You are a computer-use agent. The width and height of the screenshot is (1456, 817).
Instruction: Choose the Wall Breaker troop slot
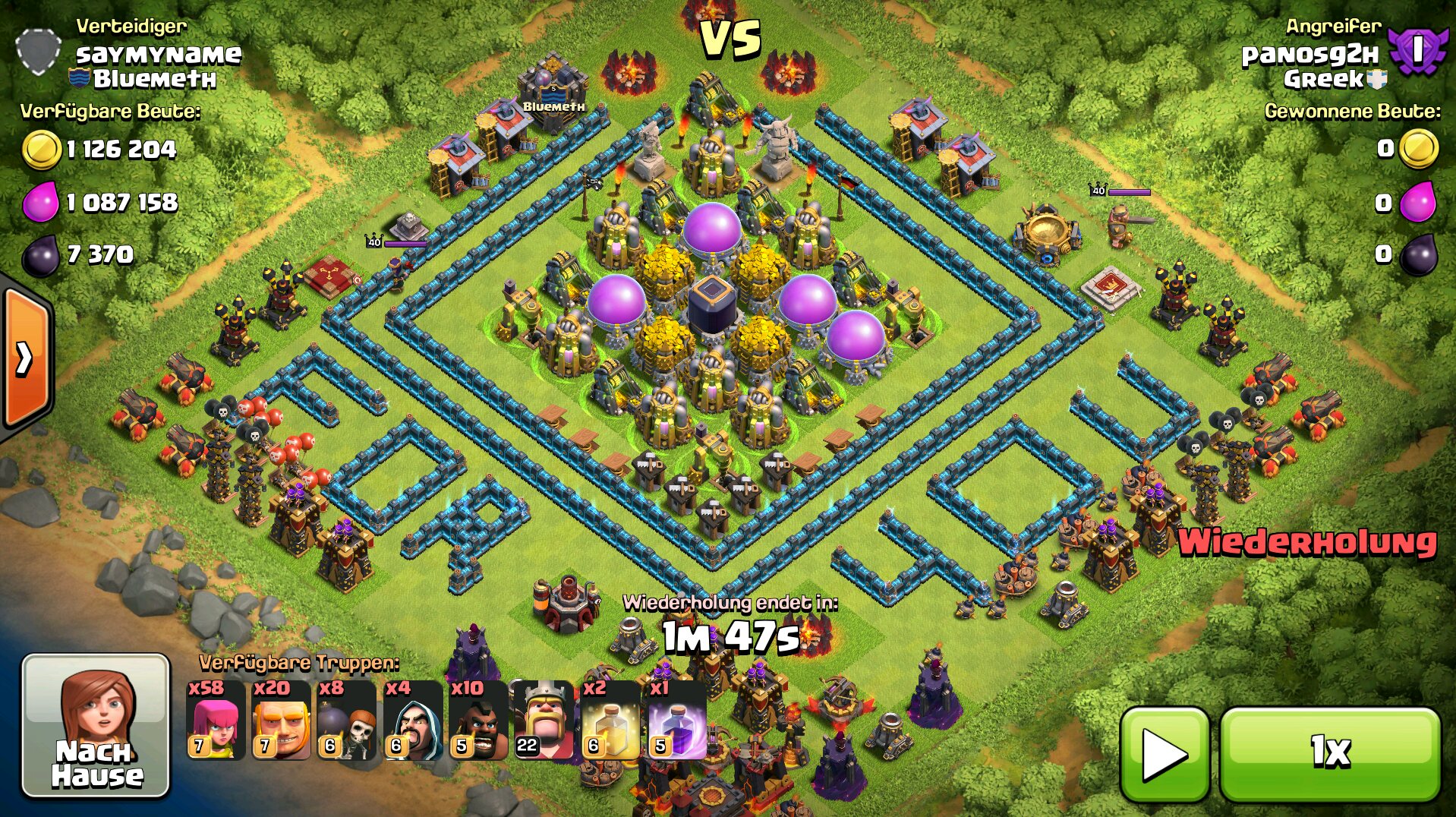346,721
